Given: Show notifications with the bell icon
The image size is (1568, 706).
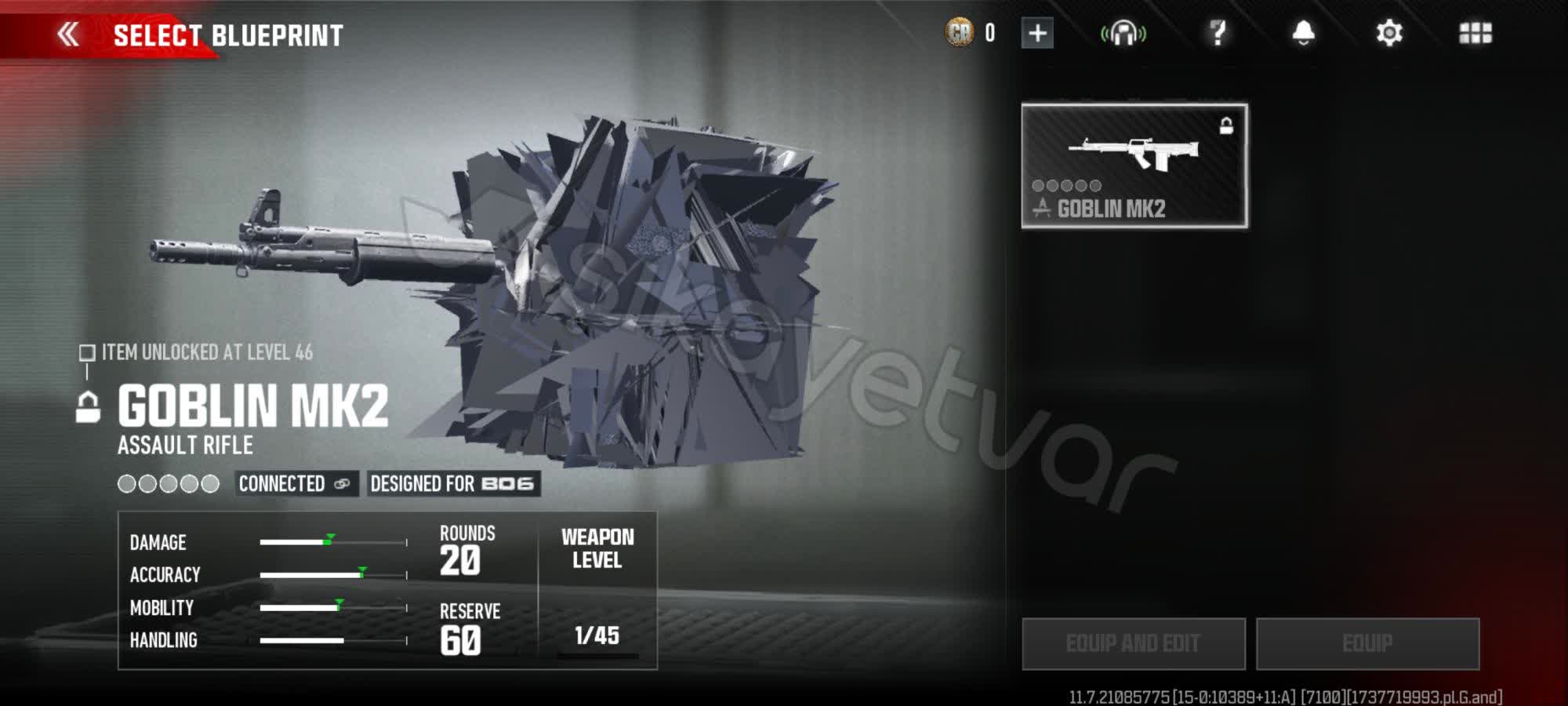Looking at the screenshot, I should [x=1303, y=34].
